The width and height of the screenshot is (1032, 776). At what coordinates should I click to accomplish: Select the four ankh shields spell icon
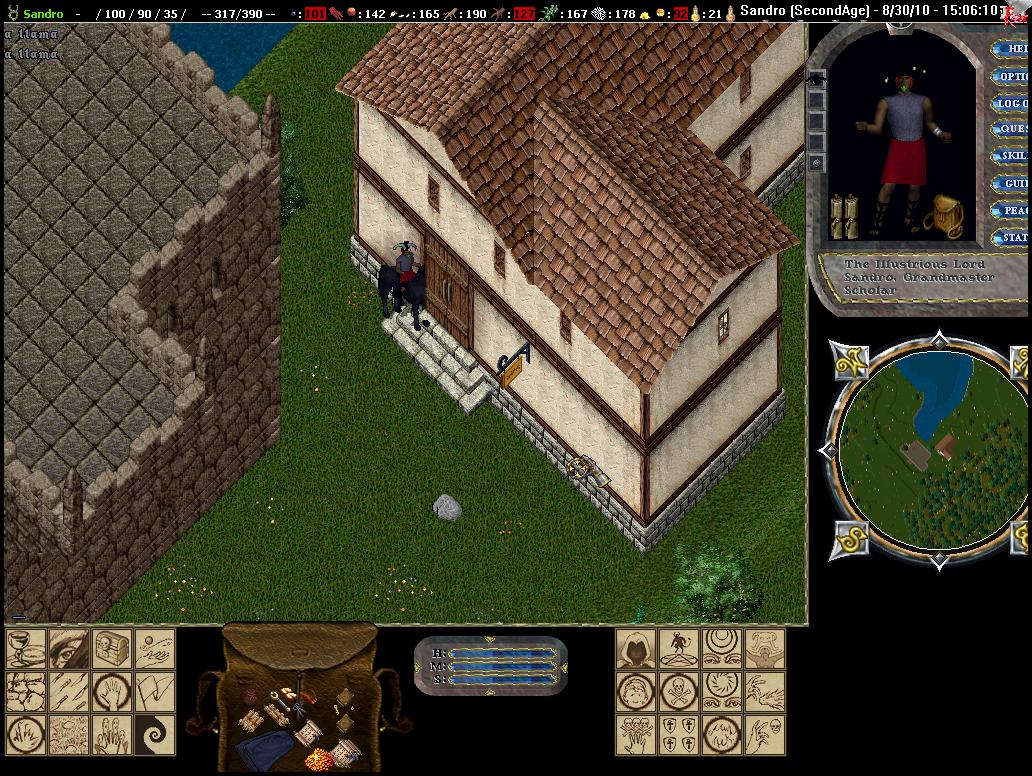[678, 735]
